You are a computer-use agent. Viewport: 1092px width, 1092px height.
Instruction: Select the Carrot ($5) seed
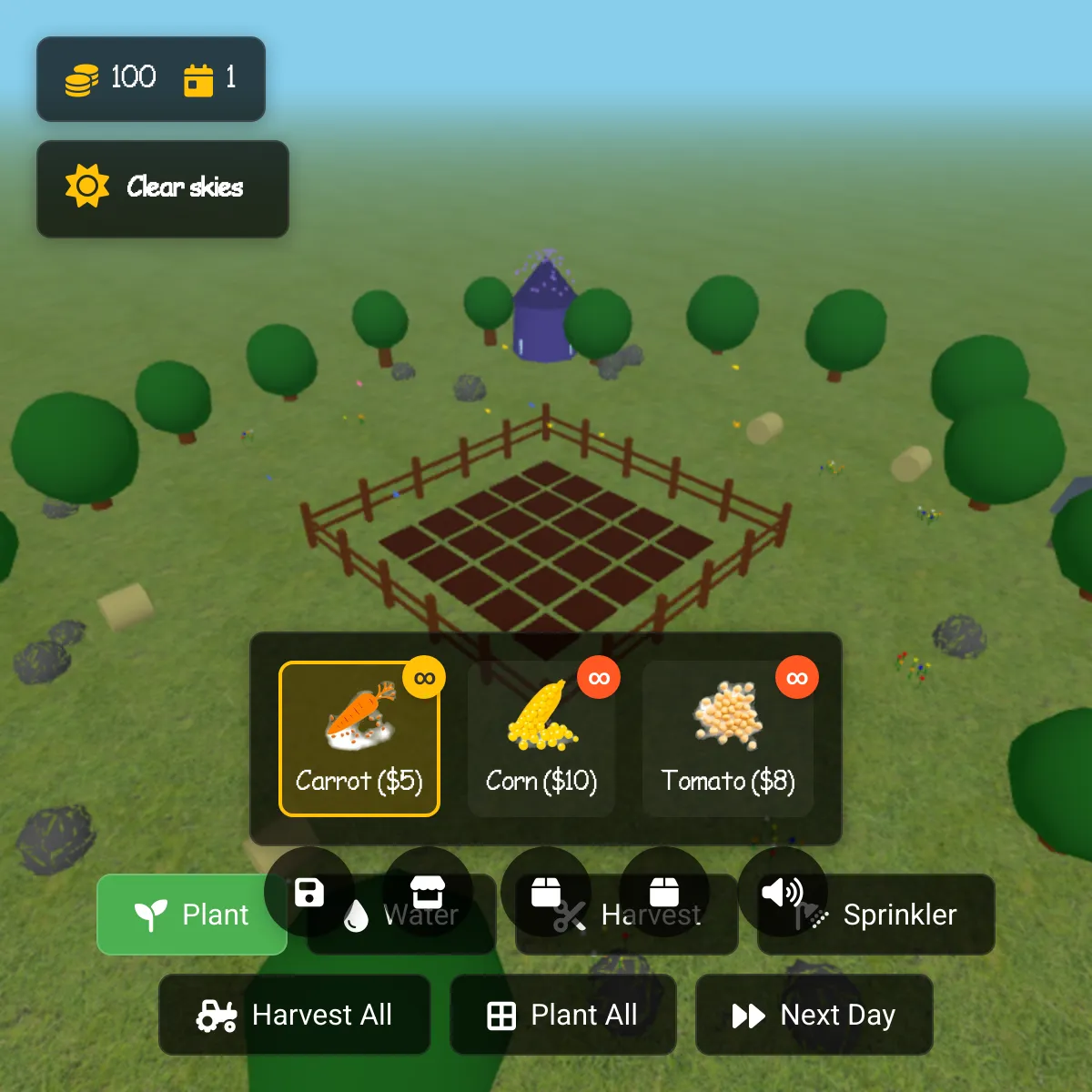pyautogui.click(x=359, y=739)
